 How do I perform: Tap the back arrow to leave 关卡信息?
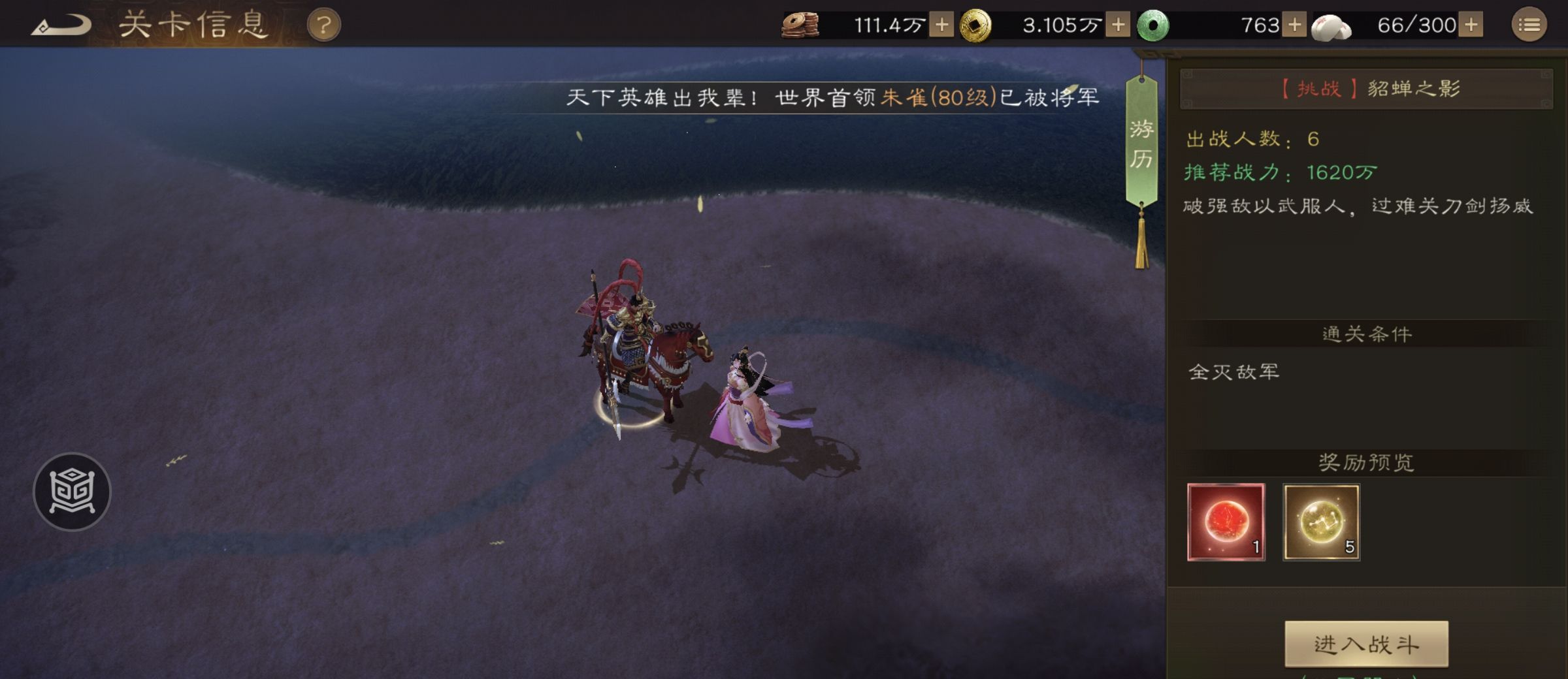59,24
